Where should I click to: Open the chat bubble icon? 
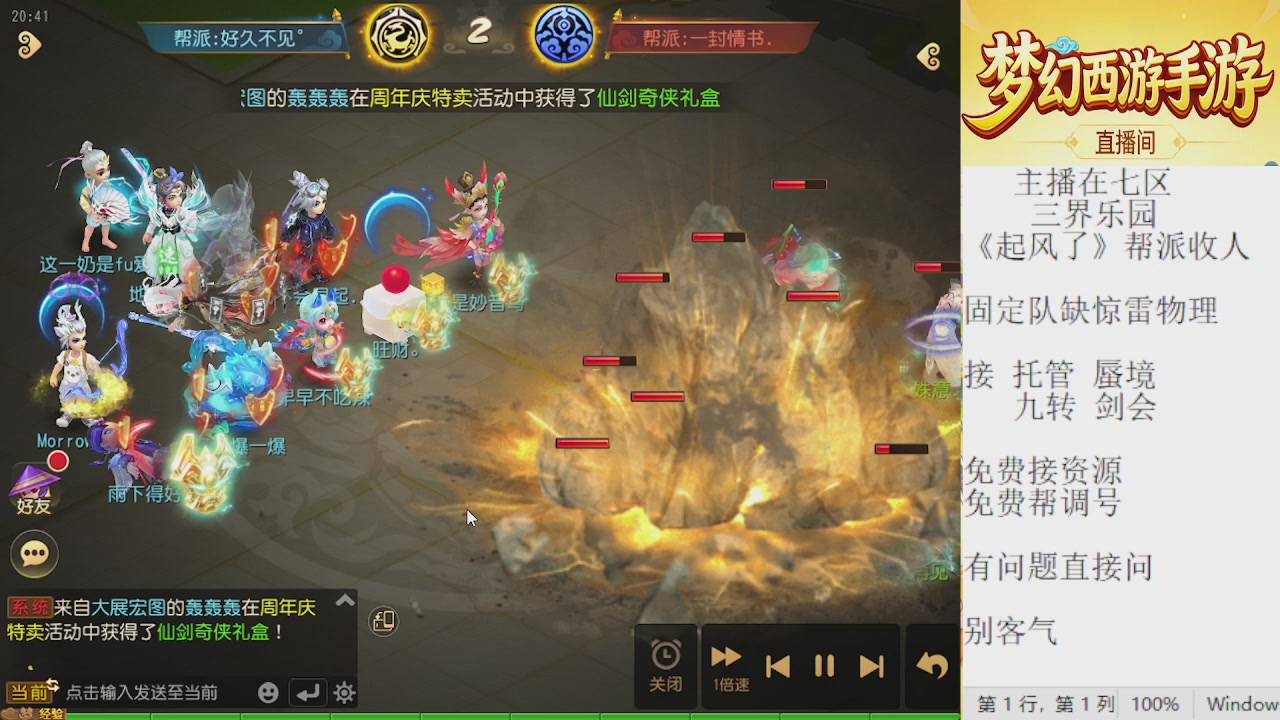[34, 553]
